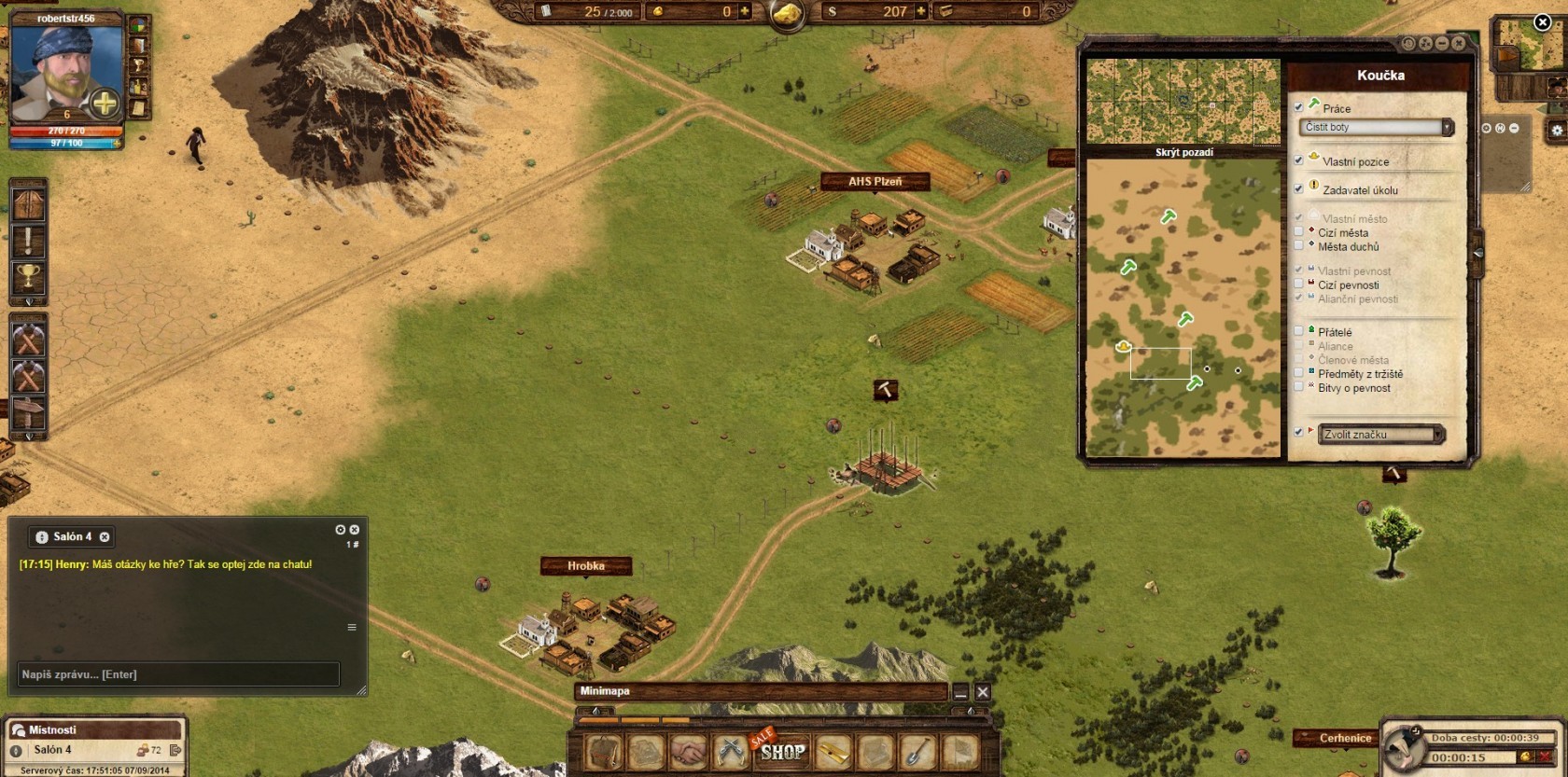Open the SHOP from the bottom bar
Viewport: 1568px width, 777px height.
point(782,751)
